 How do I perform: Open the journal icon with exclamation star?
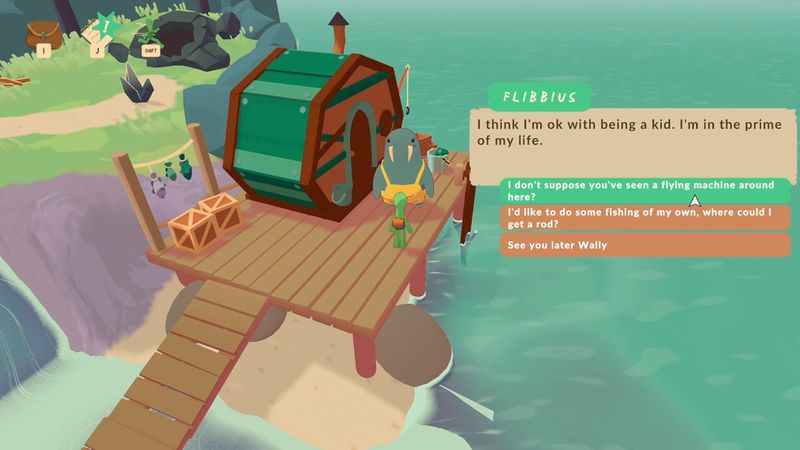[x=100, y=30]
